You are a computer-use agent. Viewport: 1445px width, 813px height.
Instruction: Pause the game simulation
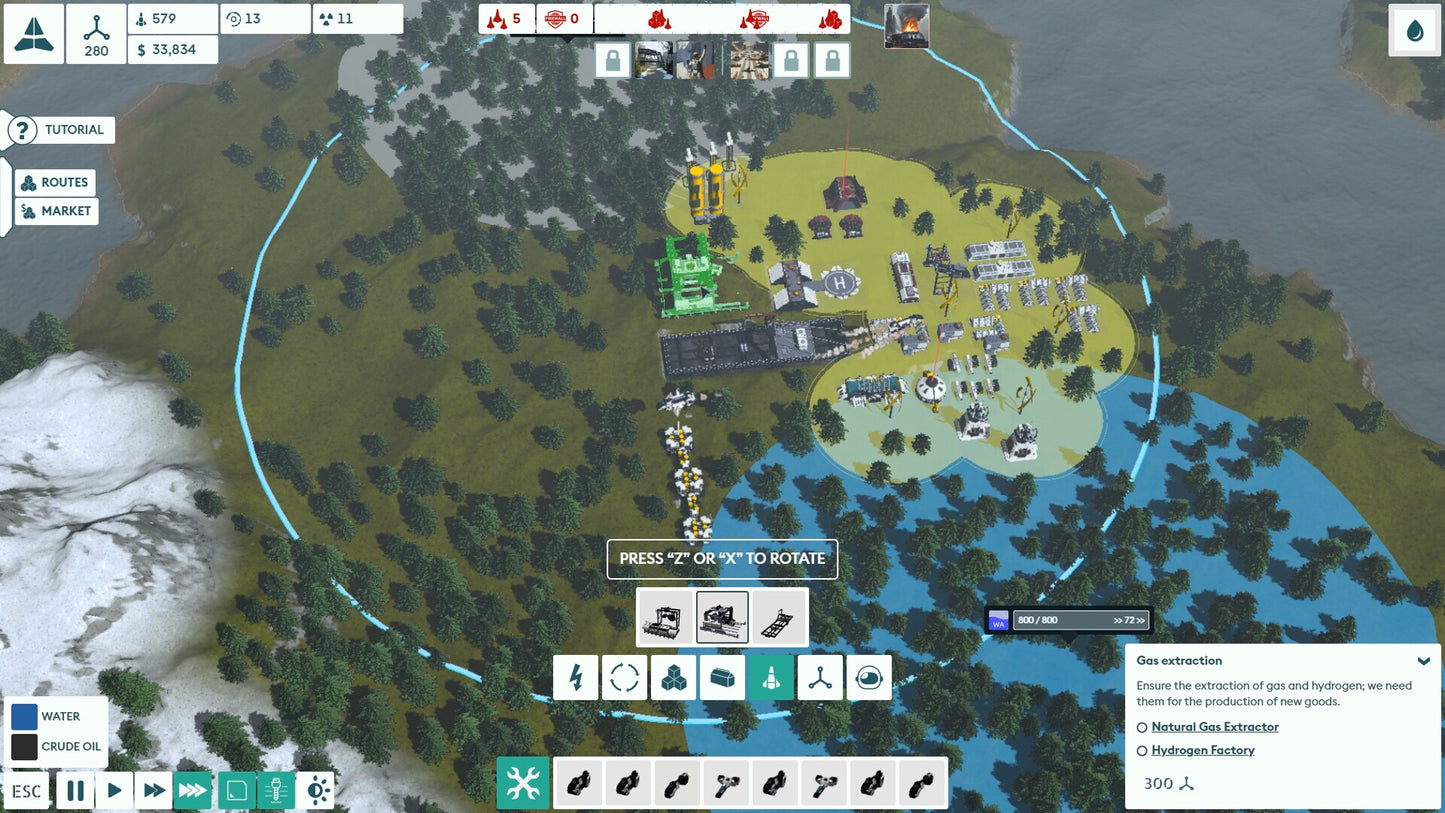point(75,791)
